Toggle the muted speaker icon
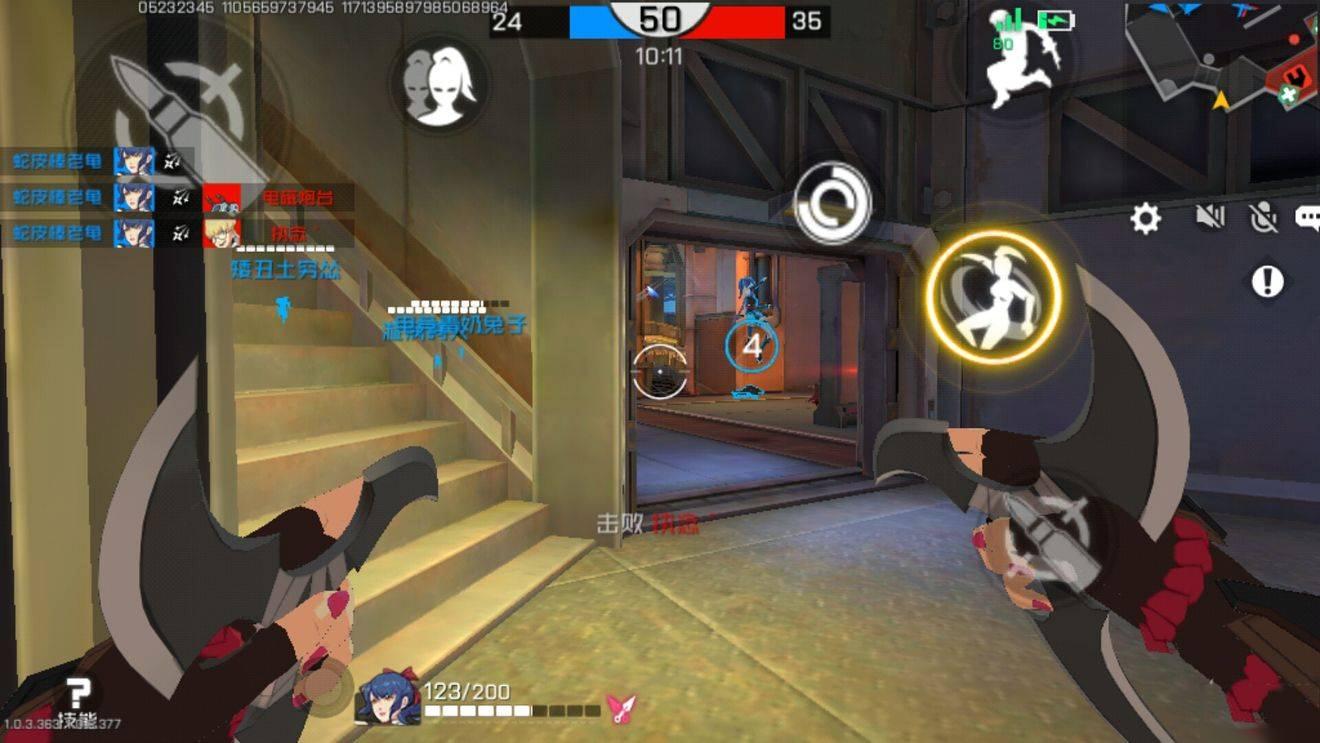 [1210, 216]
